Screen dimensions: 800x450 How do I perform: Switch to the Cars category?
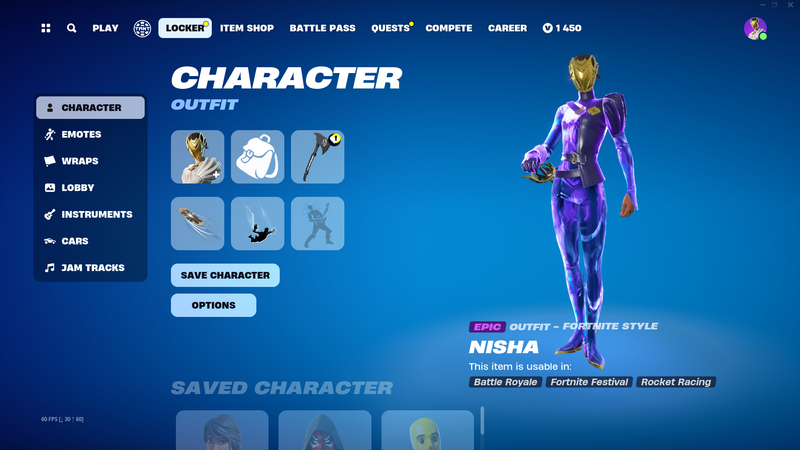pyautogui.click(x=75, y=241)
